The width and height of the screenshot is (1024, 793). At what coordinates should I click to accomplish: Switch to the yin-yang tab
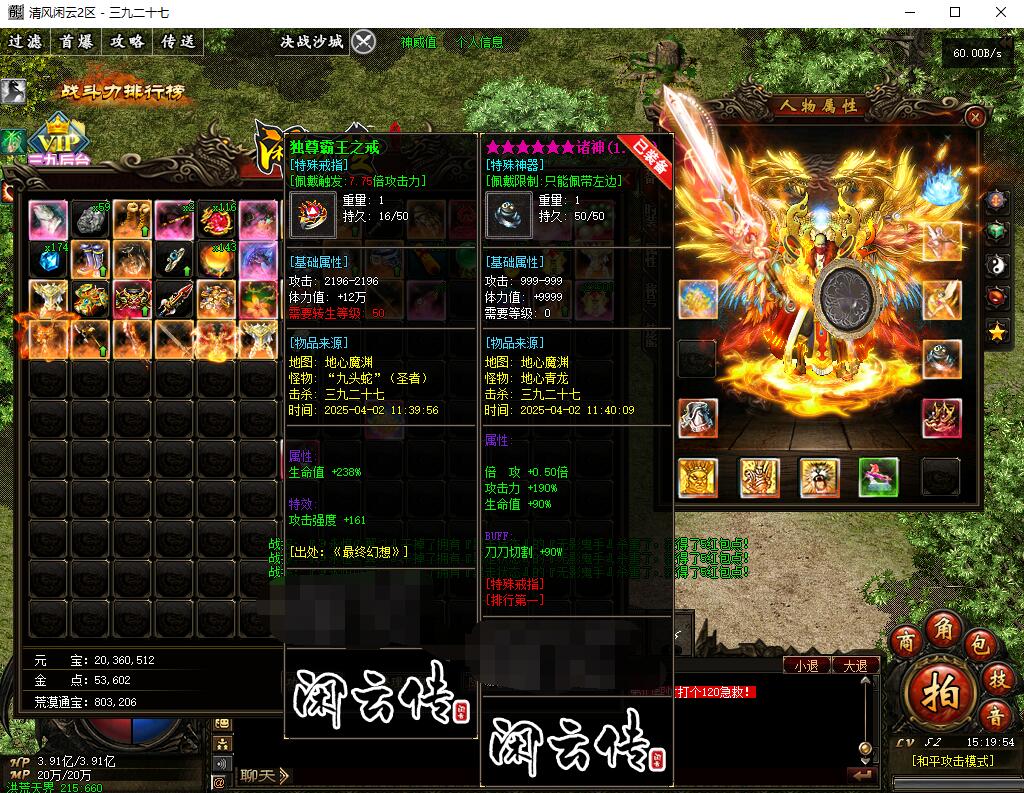(996, 266)
